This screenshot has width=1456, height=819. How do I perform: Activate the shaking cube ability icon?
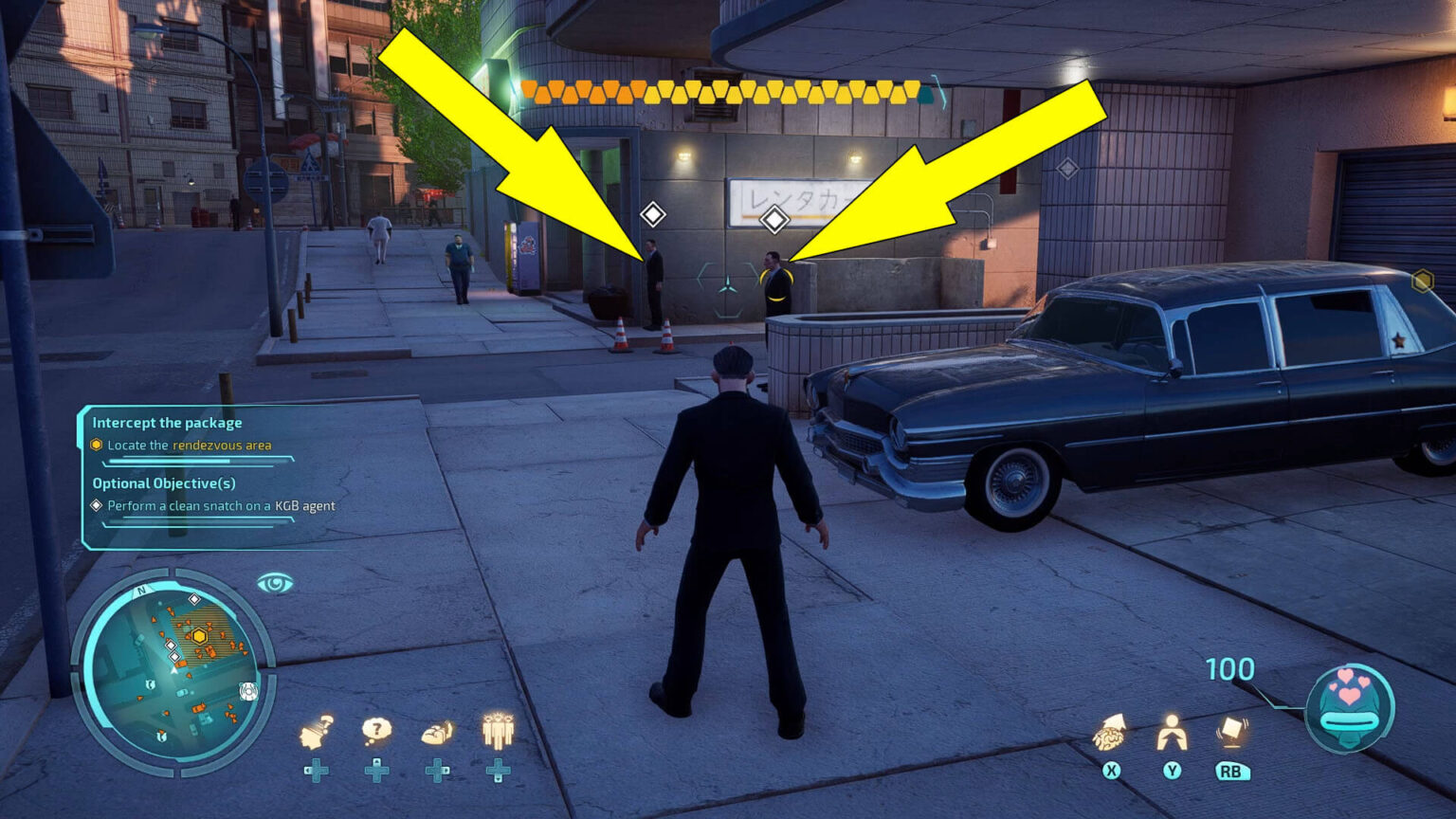pyautogui.click(x=1230, y=732)
